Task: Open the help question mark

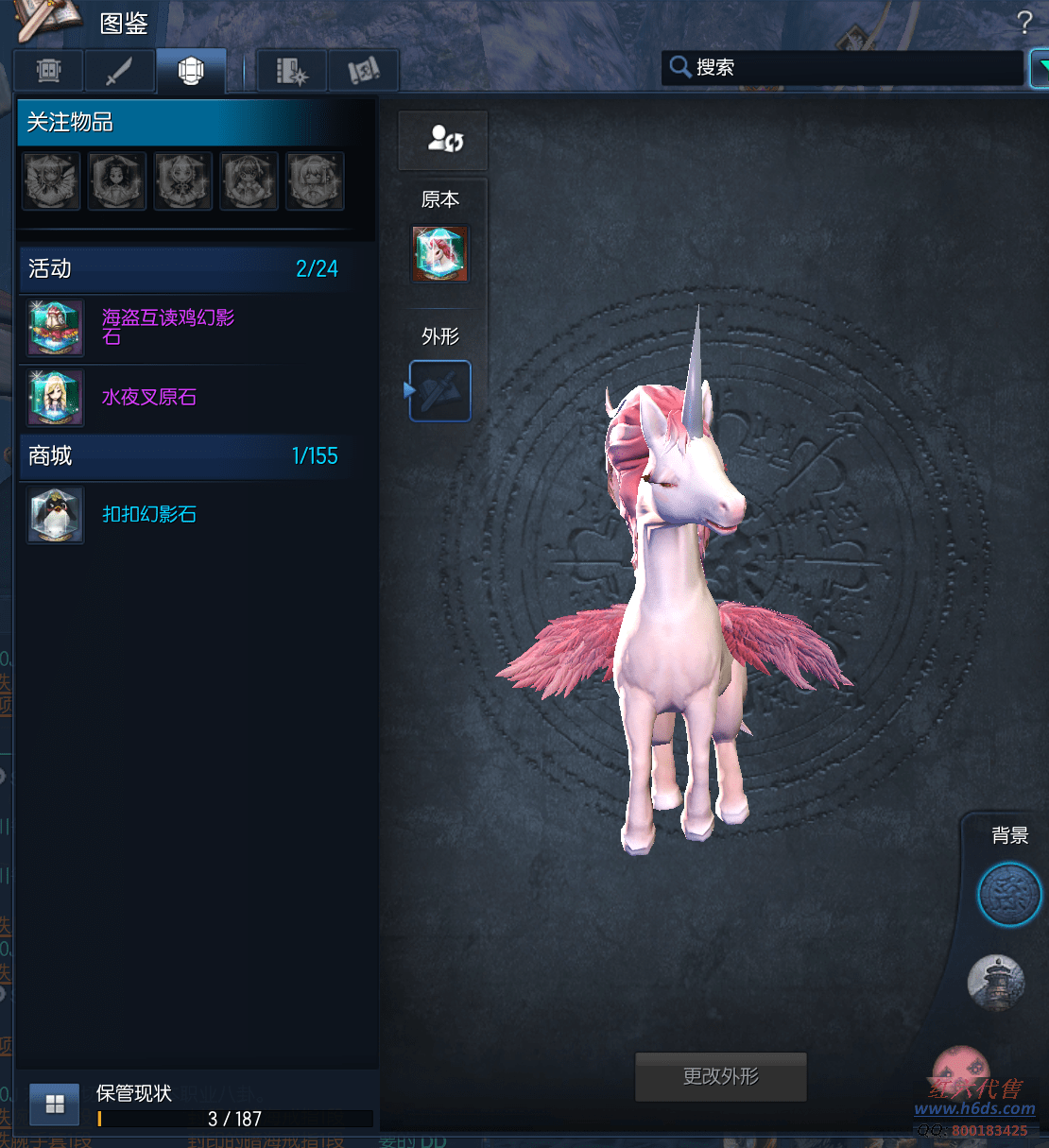Action: click(x=1024, y=23)
